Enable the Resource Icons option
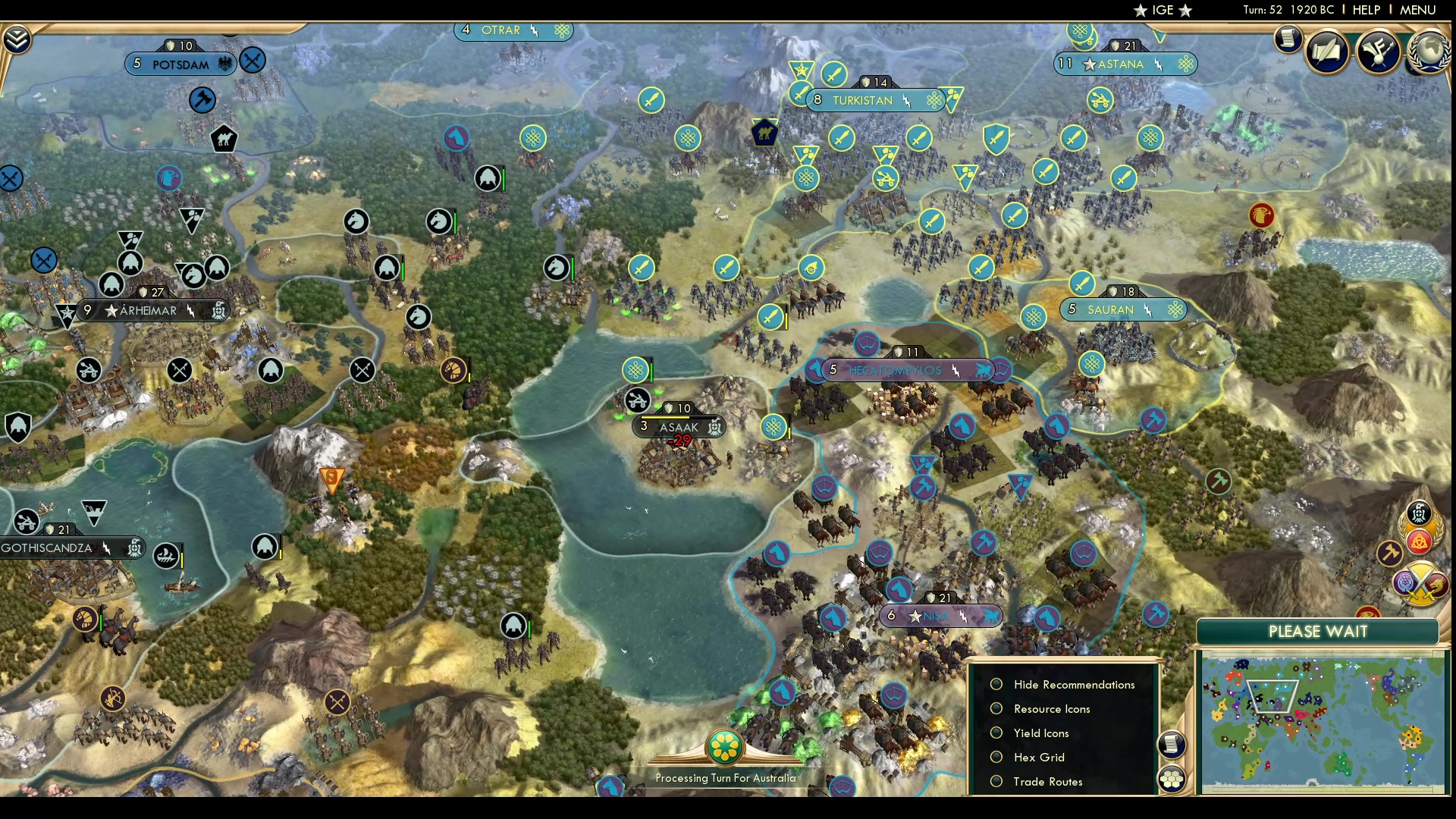Viewport: 1456px width, 819px height. 997,708
